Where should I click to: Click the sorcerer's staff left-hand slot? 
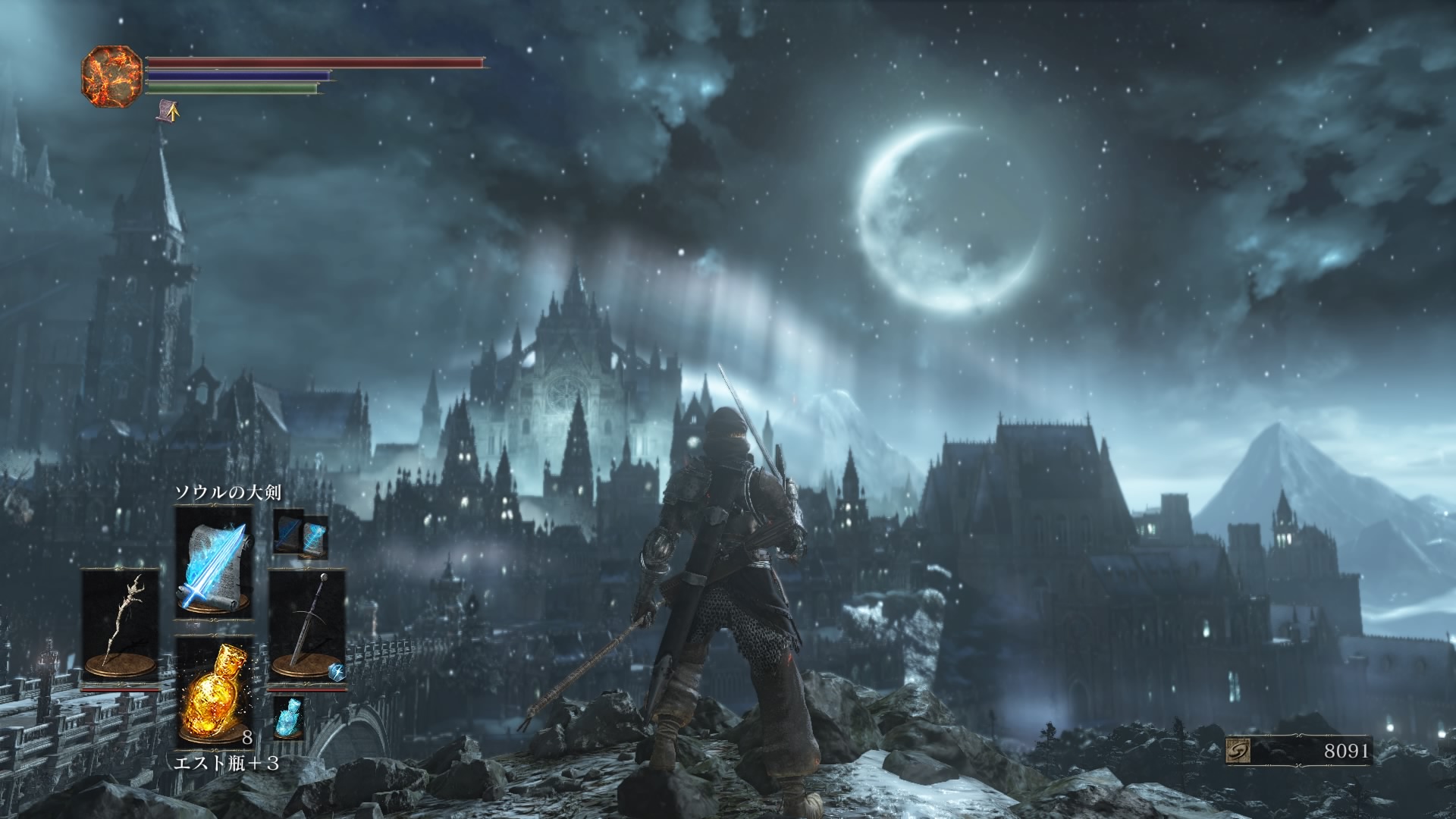pyautogui.click(x=121, y=625)
